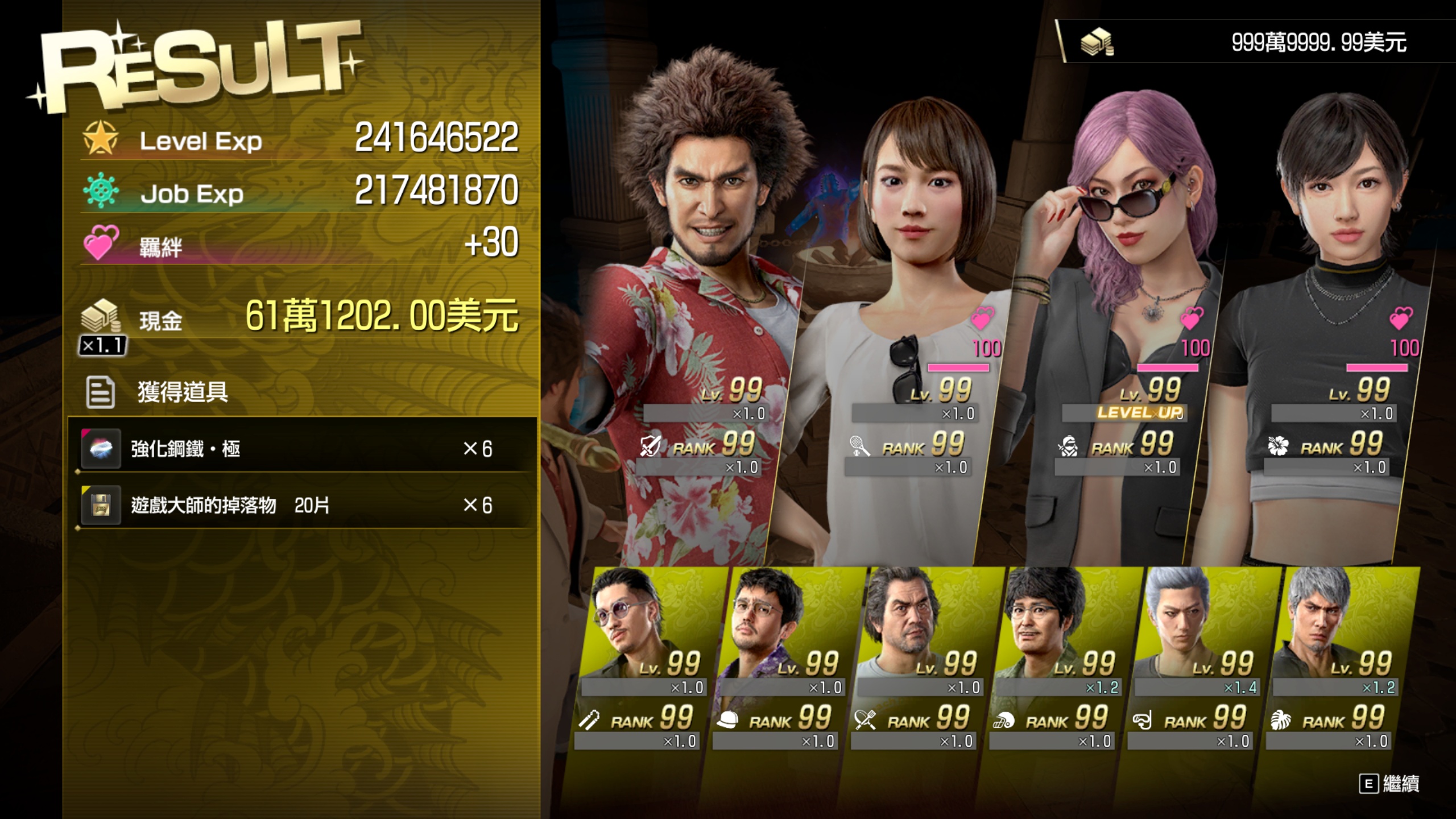Click the nunchaku job rank icon
Screen dimensions: 1456x819
point(590,719)
